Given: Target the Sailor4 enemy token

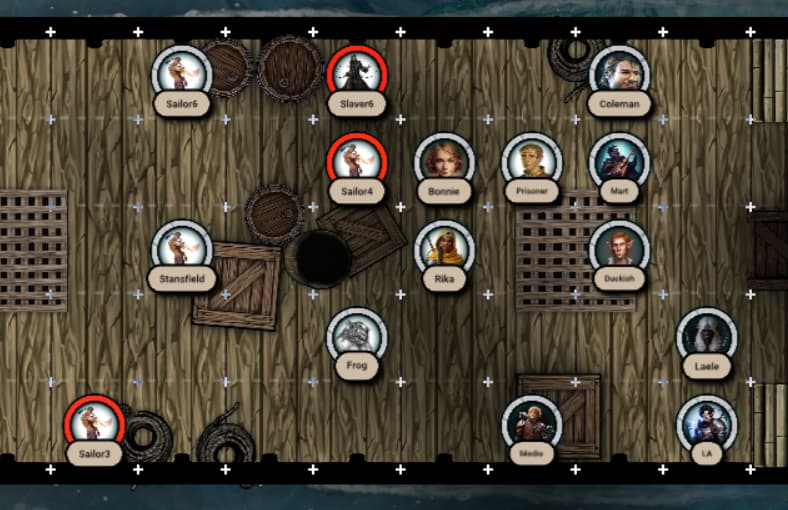Looking at the screenshot, I should 357,161.
